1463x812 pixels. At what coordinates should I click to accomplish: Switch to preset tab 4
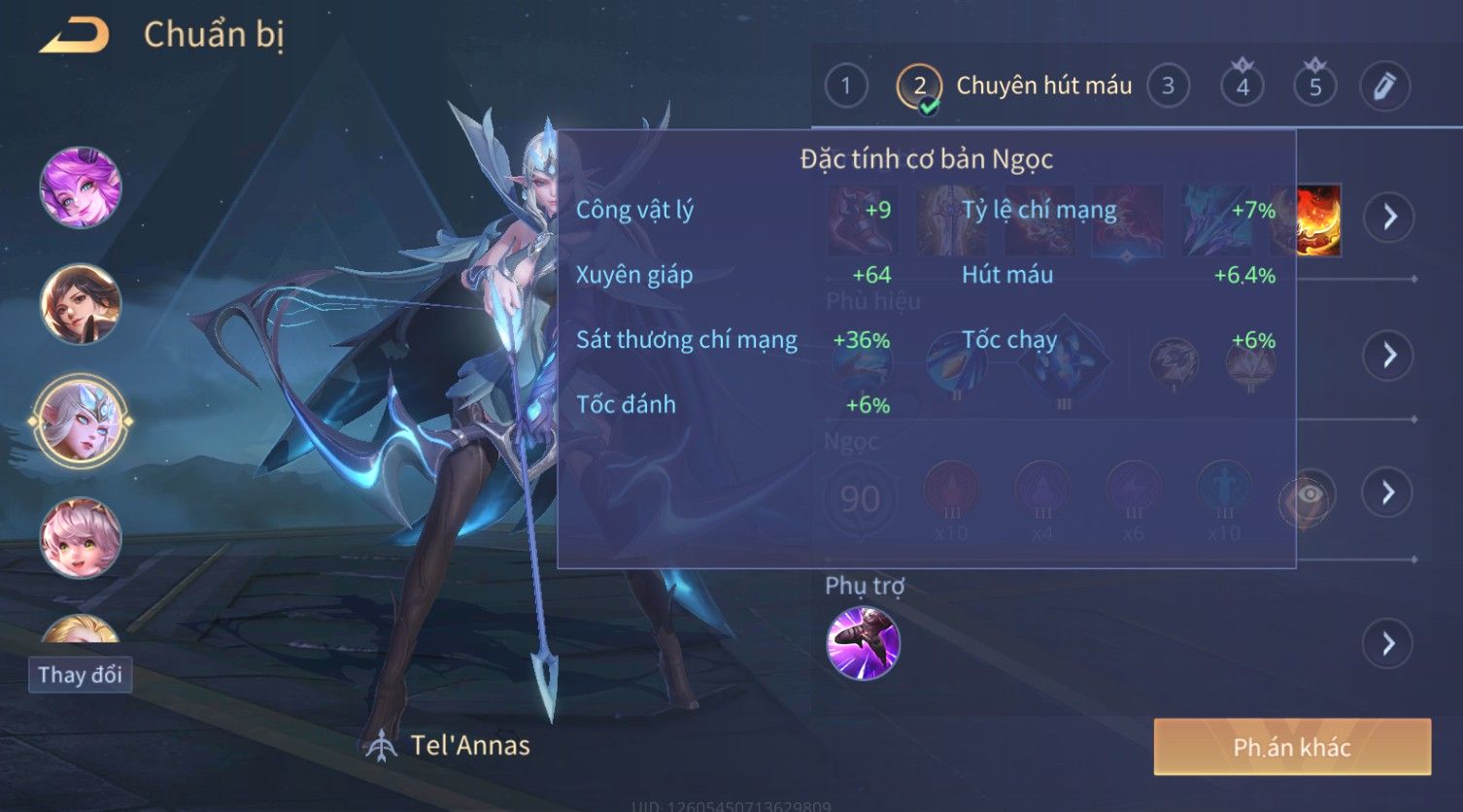[x=1242, y=86]
